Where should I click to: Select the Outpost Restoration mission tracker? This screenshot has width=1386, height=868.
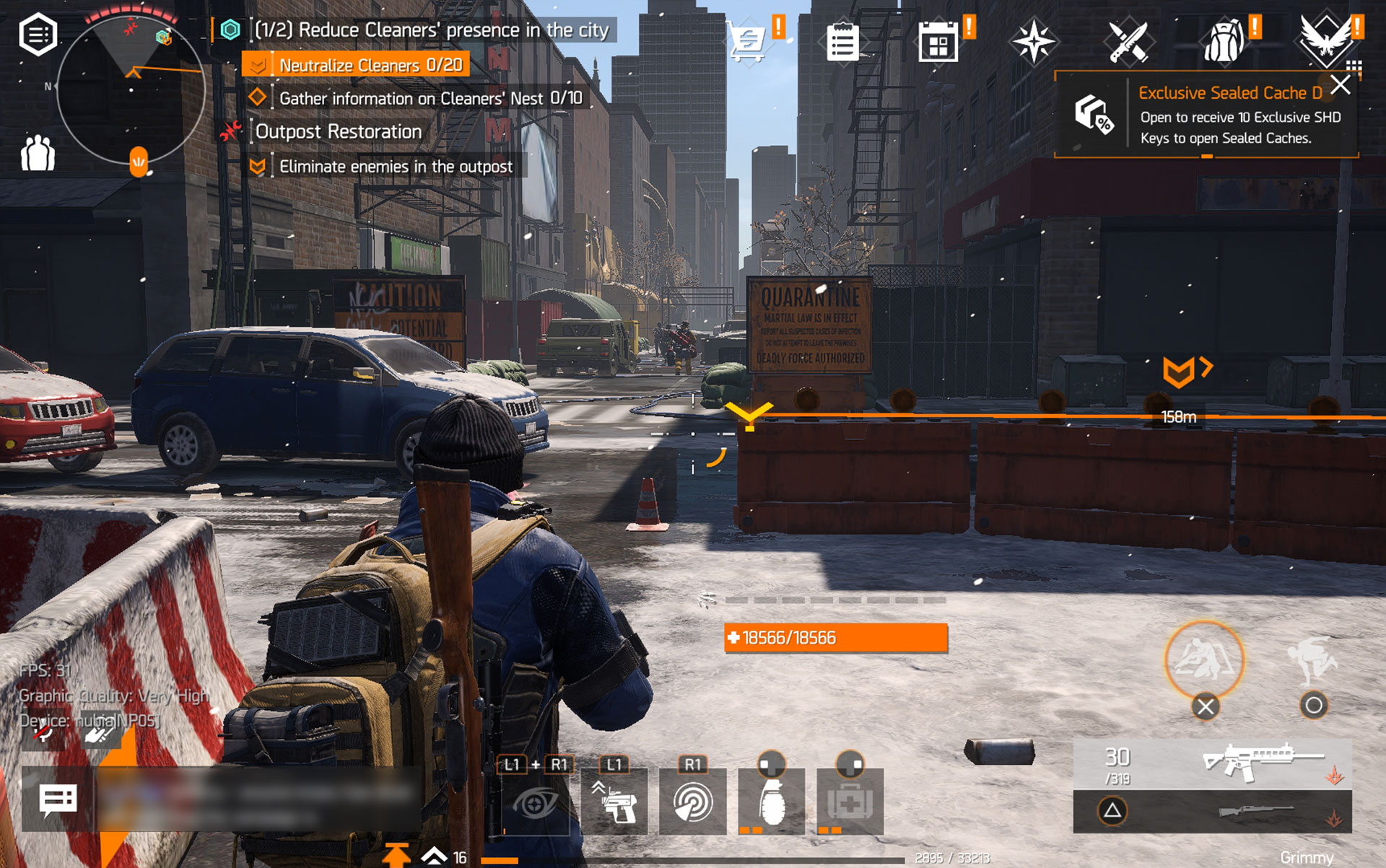click(x=338, y=132)
